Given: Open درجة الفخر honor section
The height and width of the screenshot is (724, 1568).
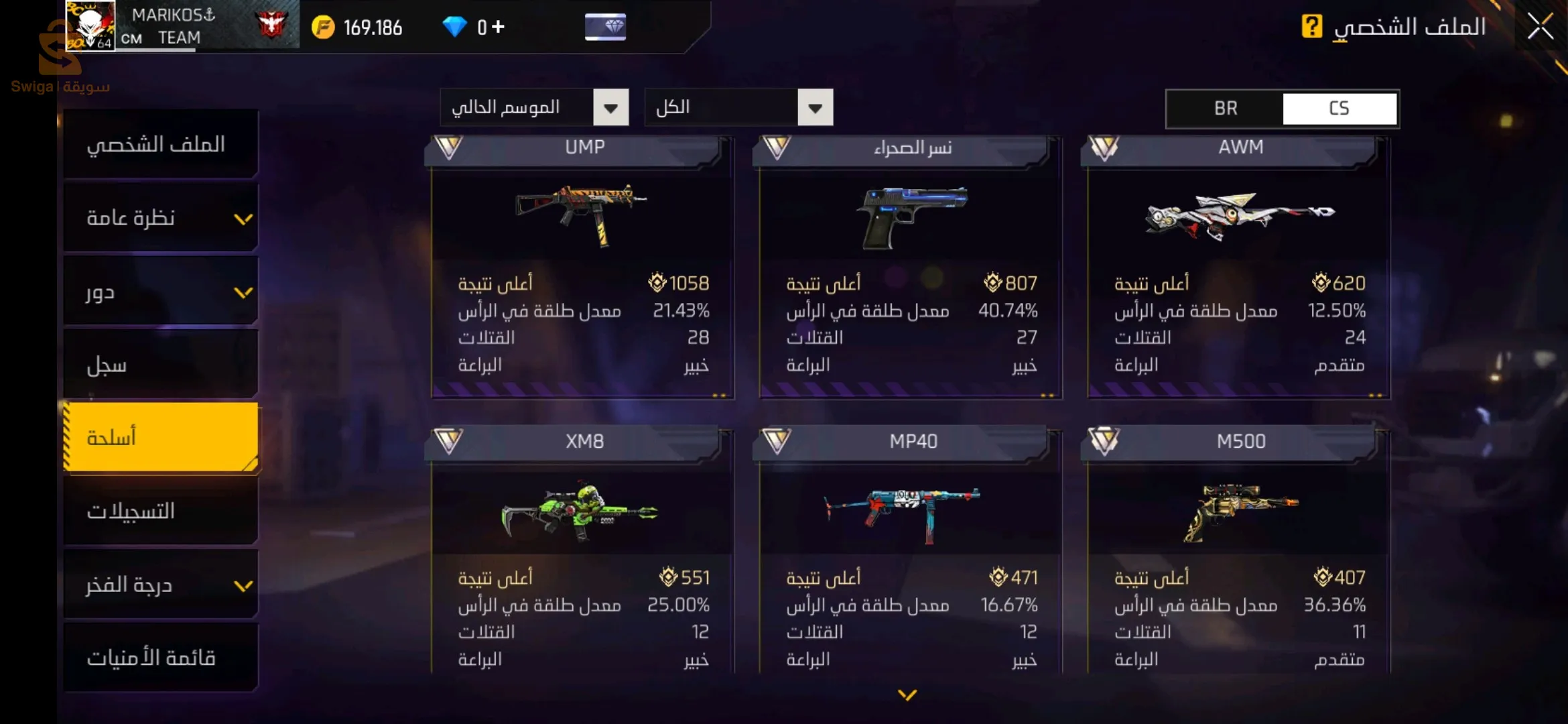Looking at the screenshot, I should click(161, 585).
